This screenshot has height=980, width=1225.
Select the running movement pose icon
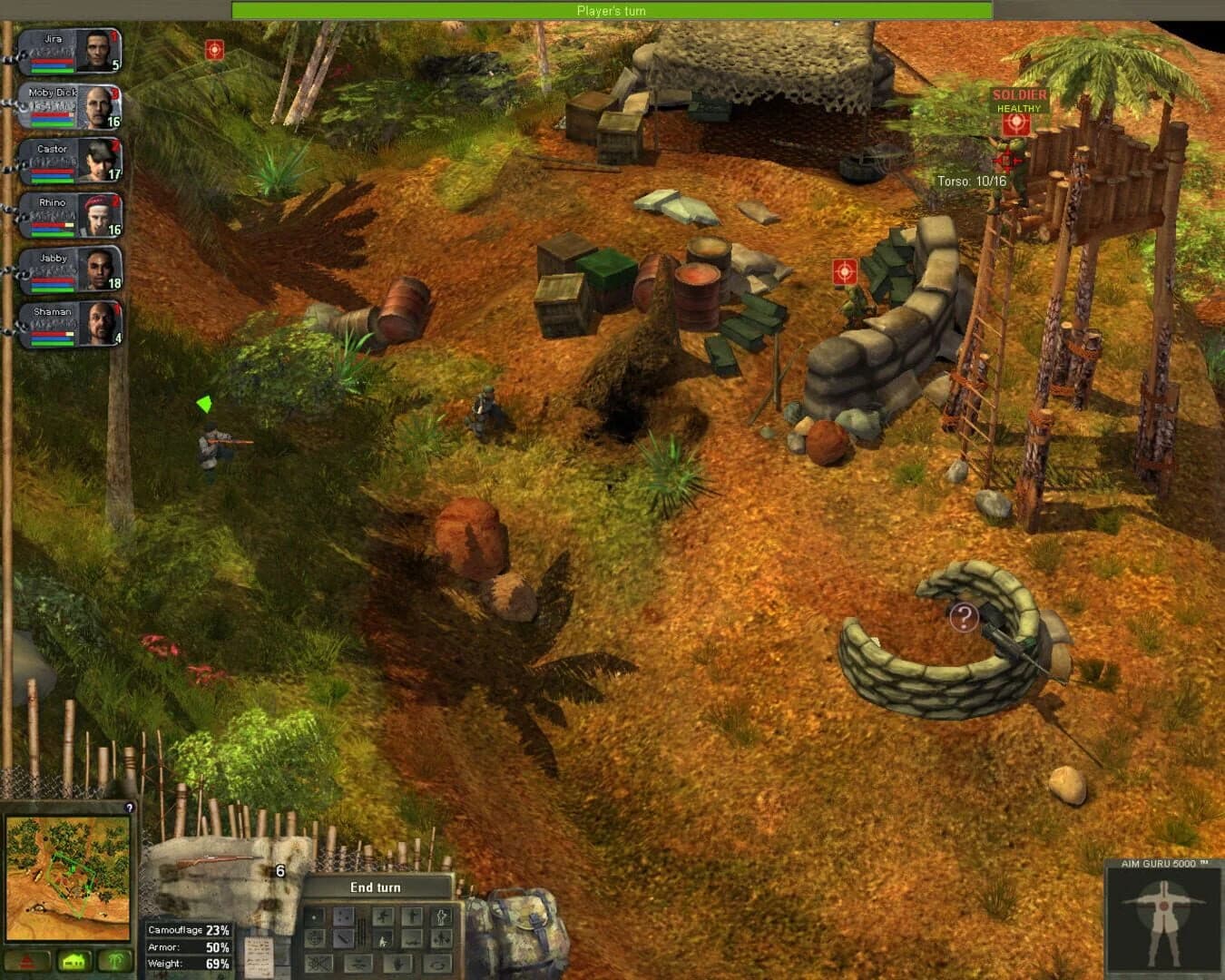click(383, 915)
